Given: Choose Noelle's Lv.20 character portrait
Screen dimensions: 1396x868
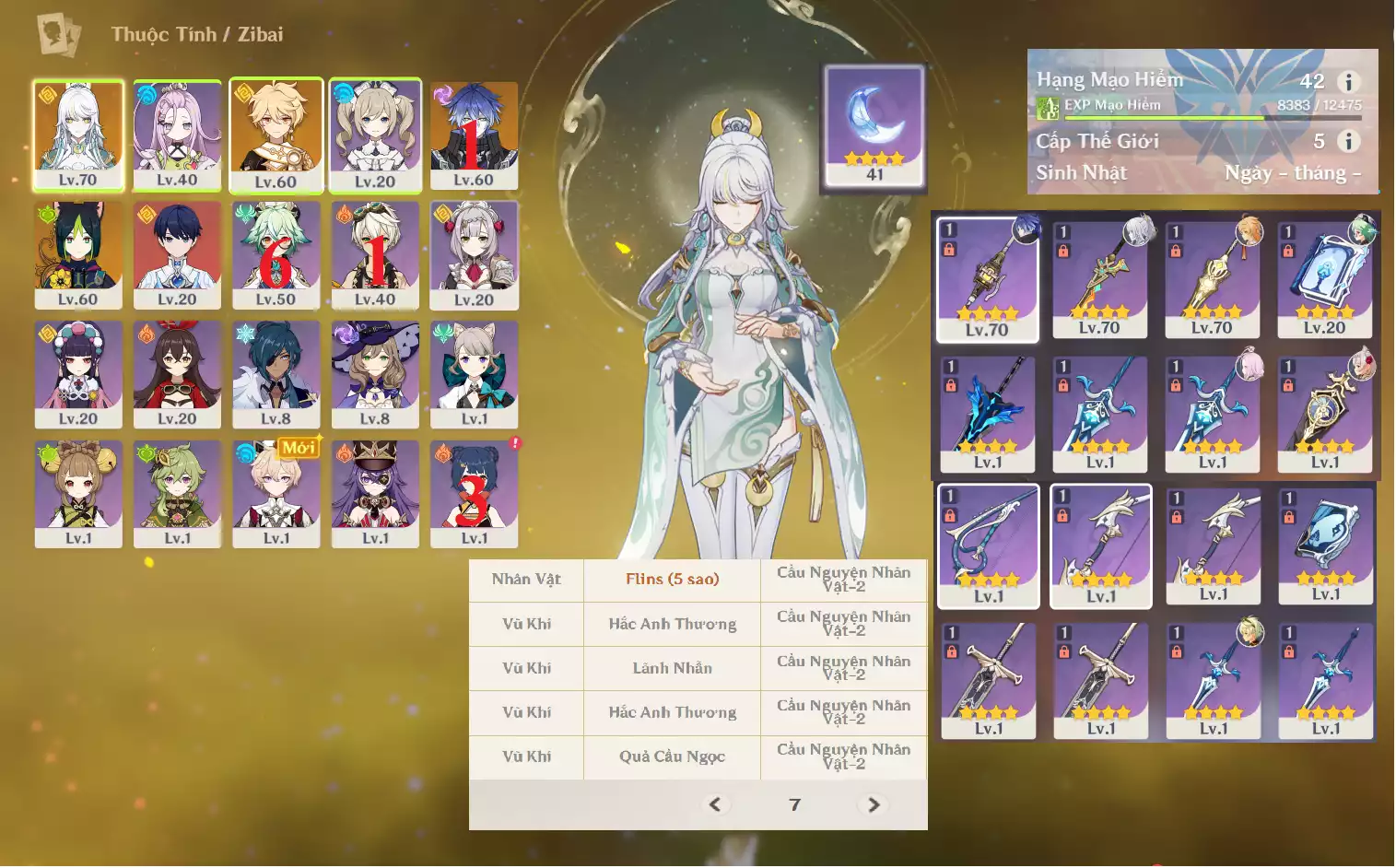Looking at the screenshot, I should click(x=474, y=254).
